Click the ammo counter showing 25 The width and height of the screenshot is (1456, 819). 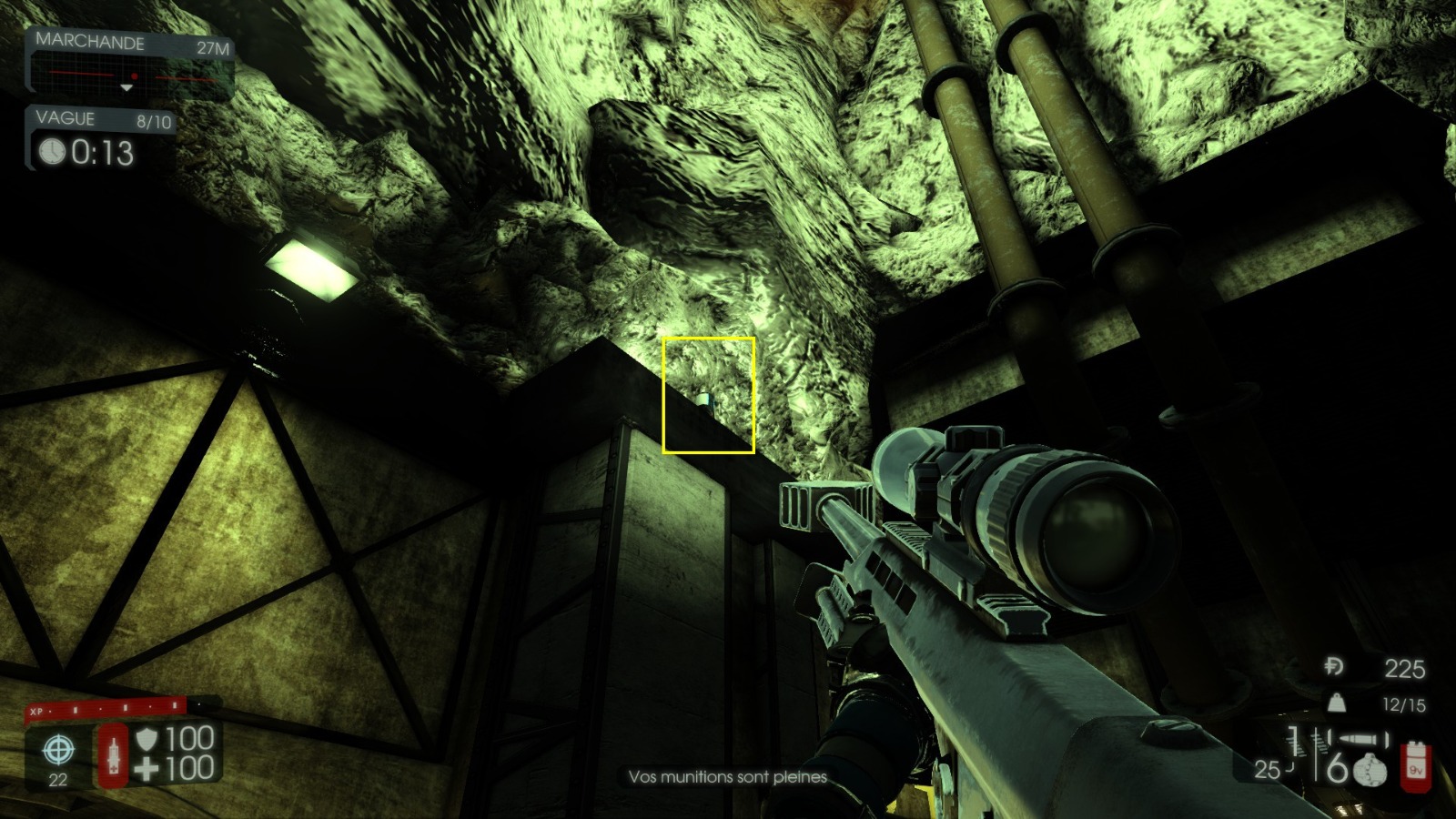coord(1267,768)
